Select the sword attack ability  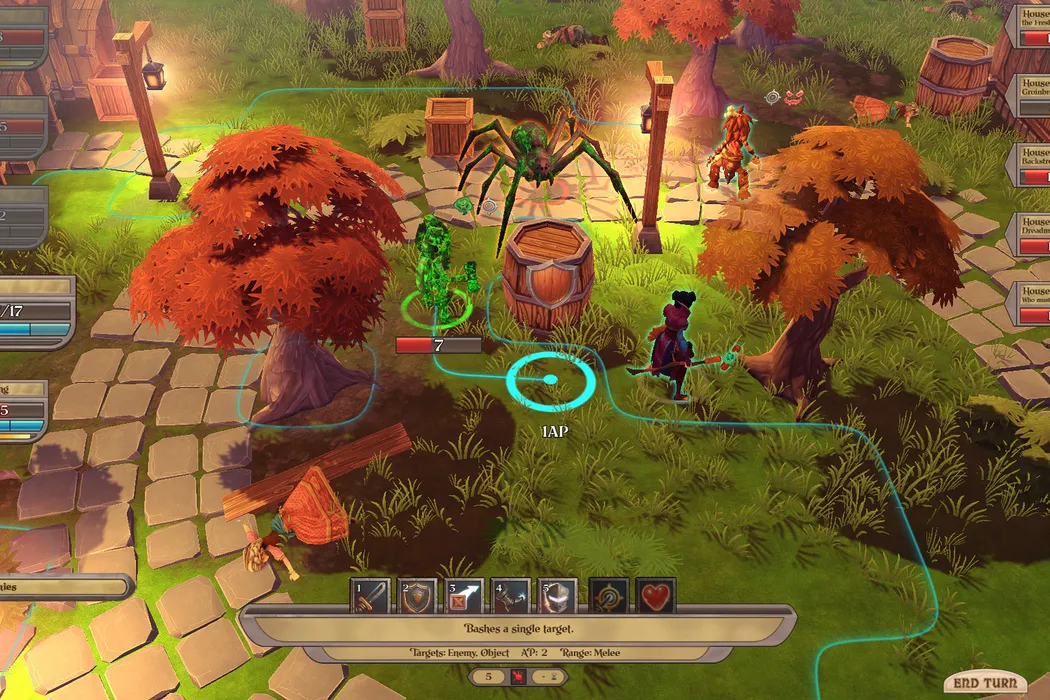[369, 596]
